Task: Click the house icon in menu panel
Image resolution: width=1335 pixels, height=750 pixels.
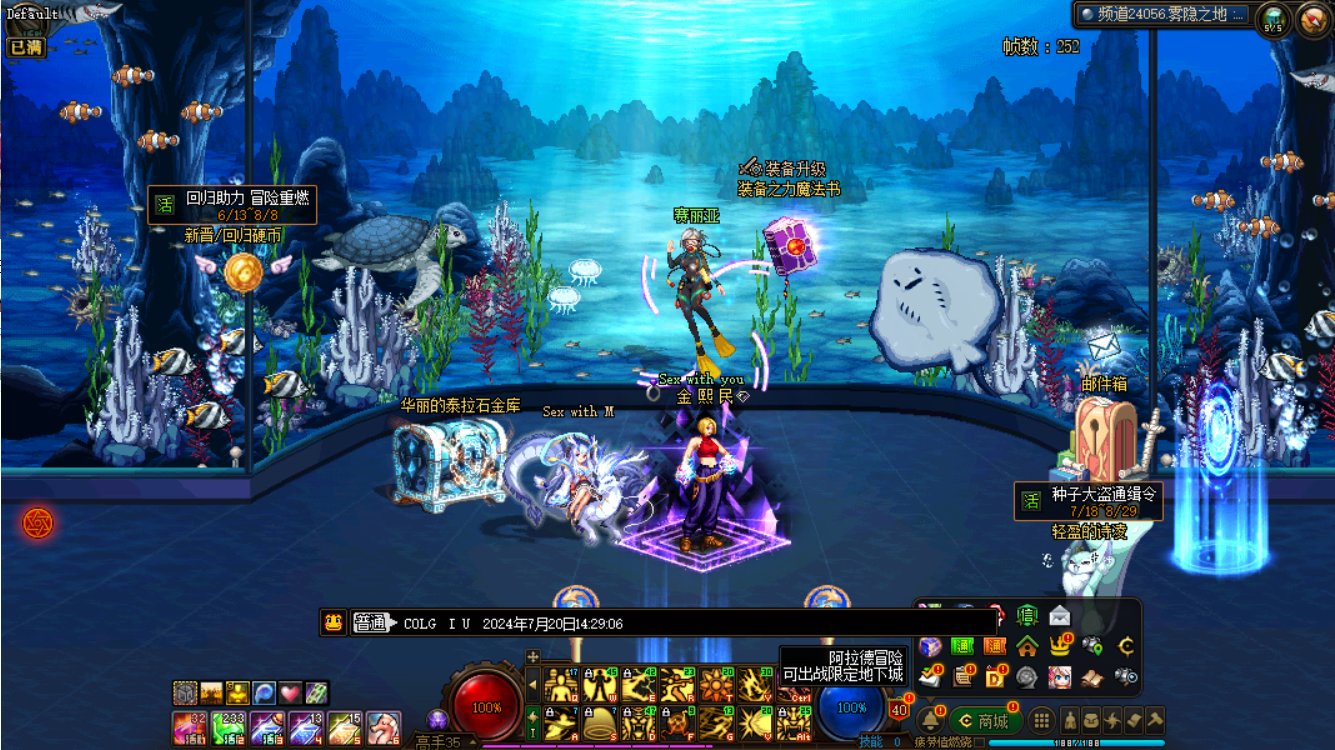Action: [x=1027, y=646]
